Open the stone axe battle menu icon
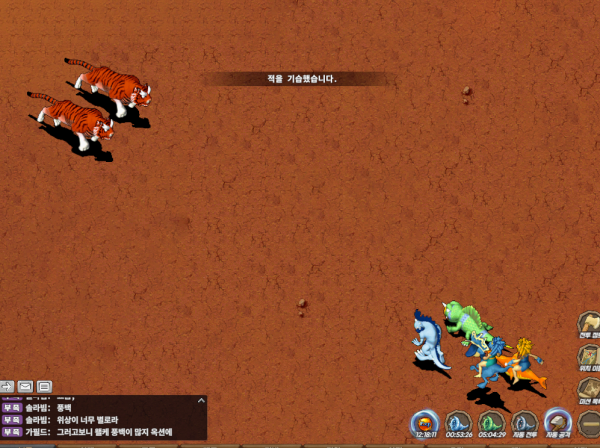Image resolution: width=600 pixels, height=448 pixels. click(x=589, y=325)
